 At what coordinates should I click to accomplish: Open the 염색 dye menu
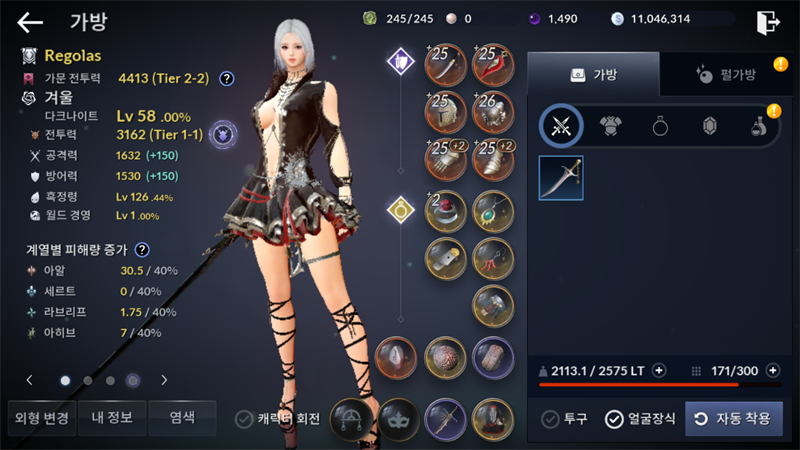[182, 418]
